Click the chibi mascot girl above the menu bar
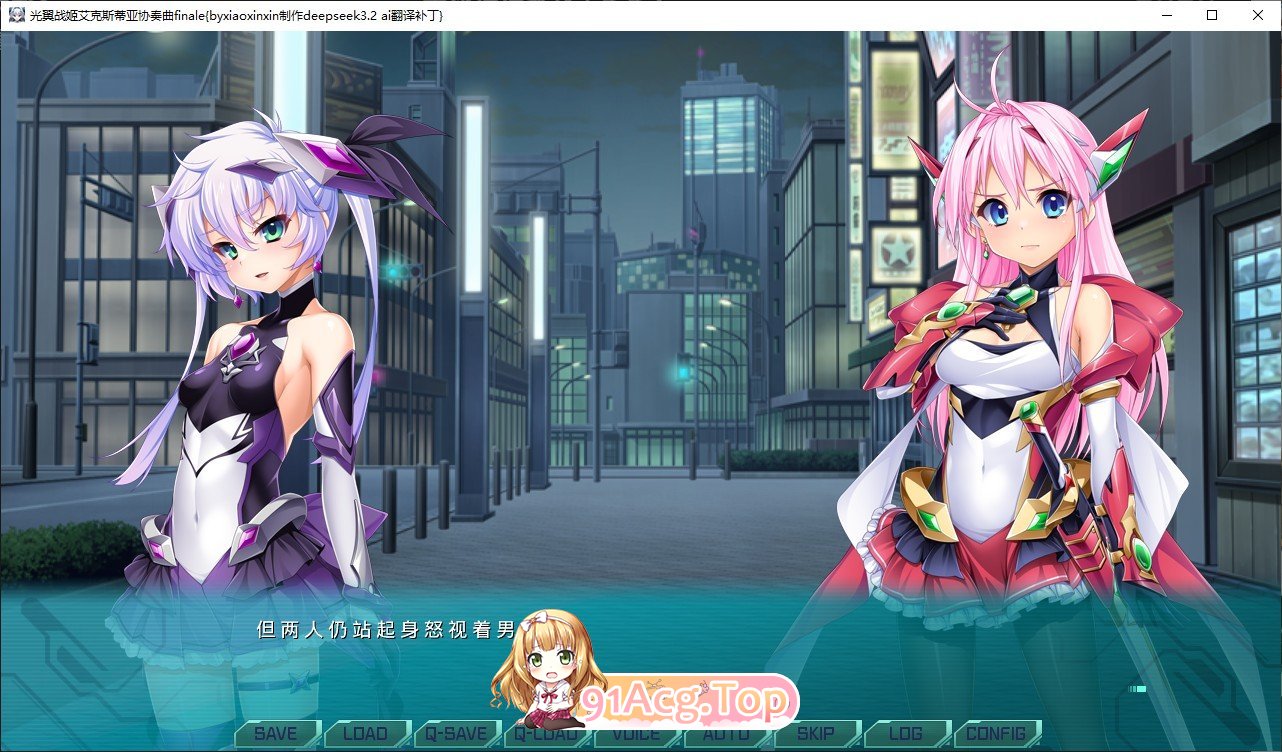The image size is (1282, 752). 538,670
